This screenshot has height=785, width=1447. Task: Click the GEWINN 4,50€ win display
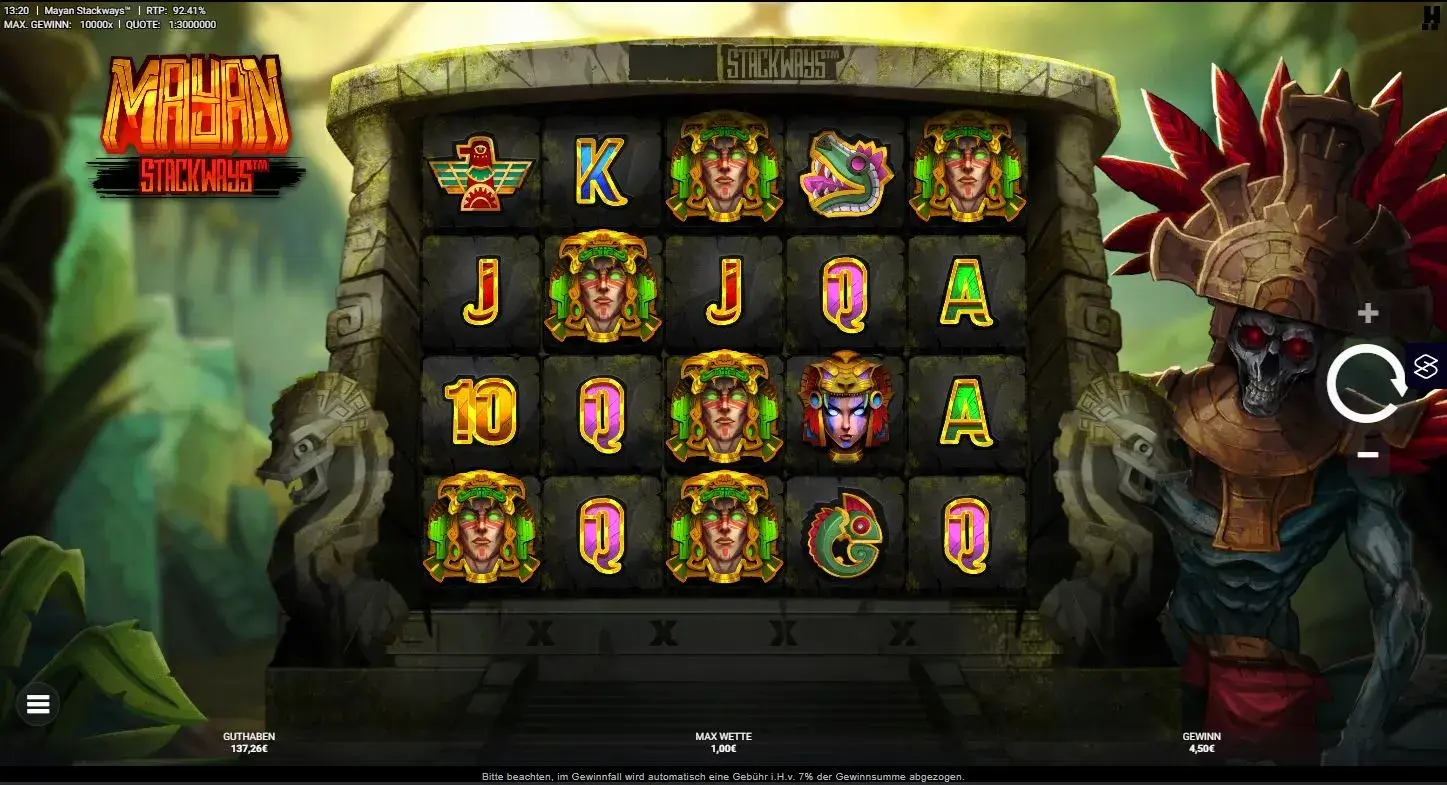point(1202,741)
